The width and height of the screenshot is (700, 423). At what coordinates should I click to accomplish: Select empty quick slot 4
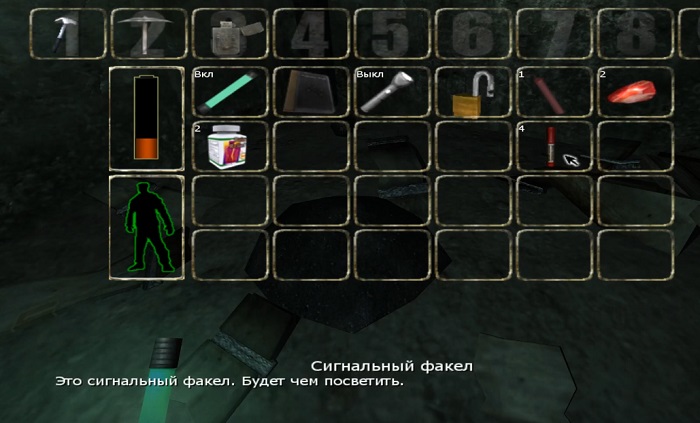click(x=310, y=34)
